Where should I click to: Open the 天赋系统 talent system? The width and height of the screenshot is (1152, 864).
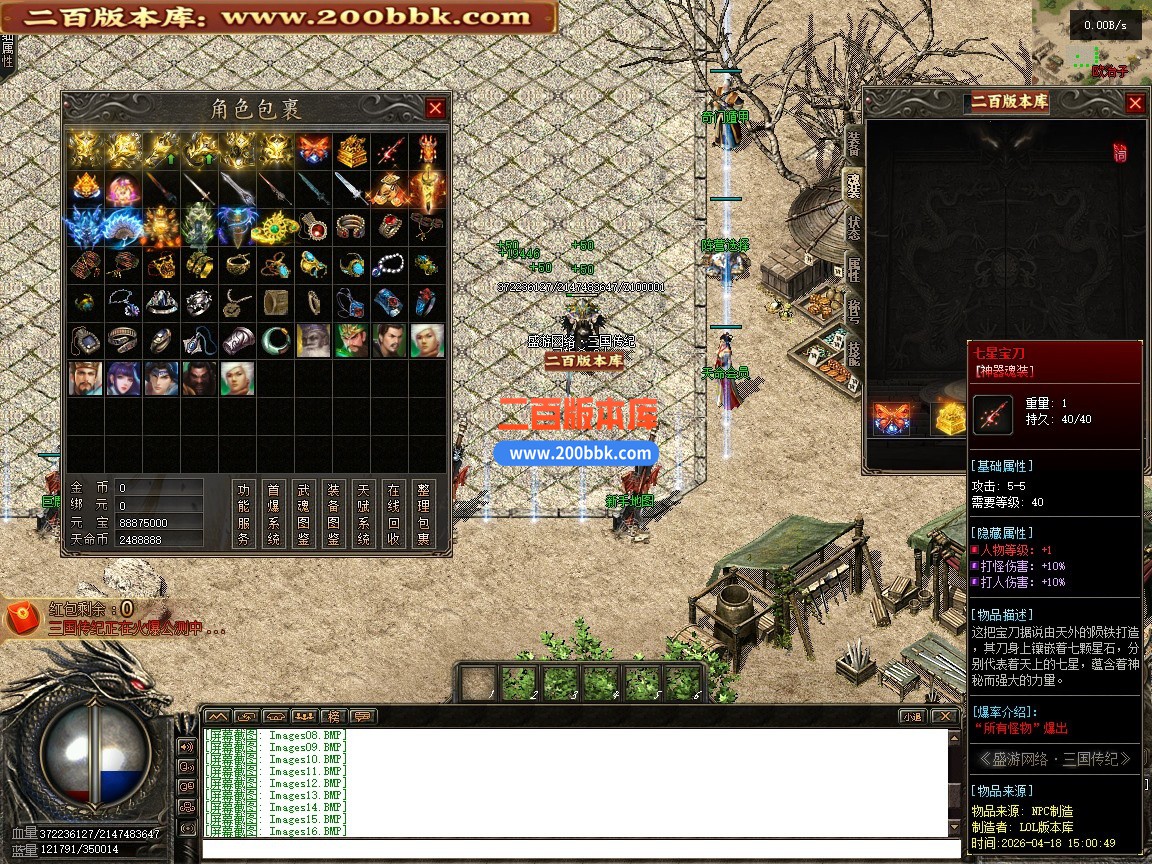tap(364, 513)
